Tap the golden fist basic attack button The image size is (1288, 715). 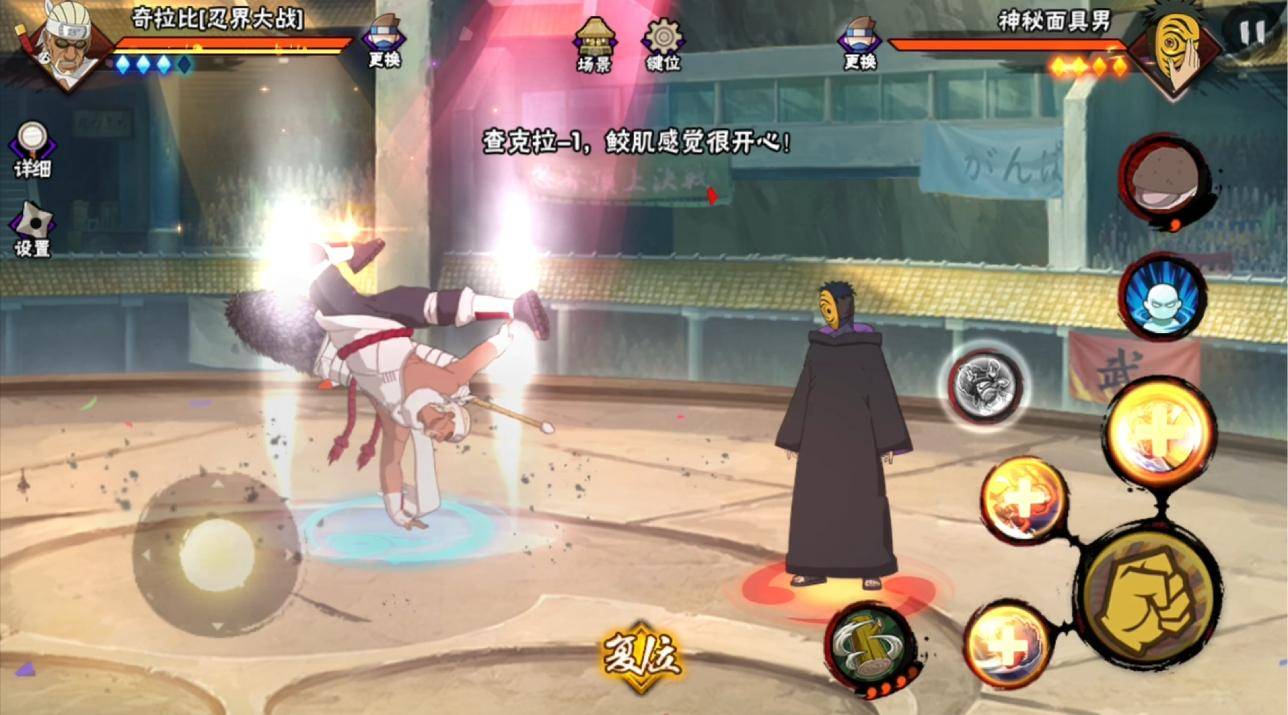pyautogui.click(x=1146, y=594)
